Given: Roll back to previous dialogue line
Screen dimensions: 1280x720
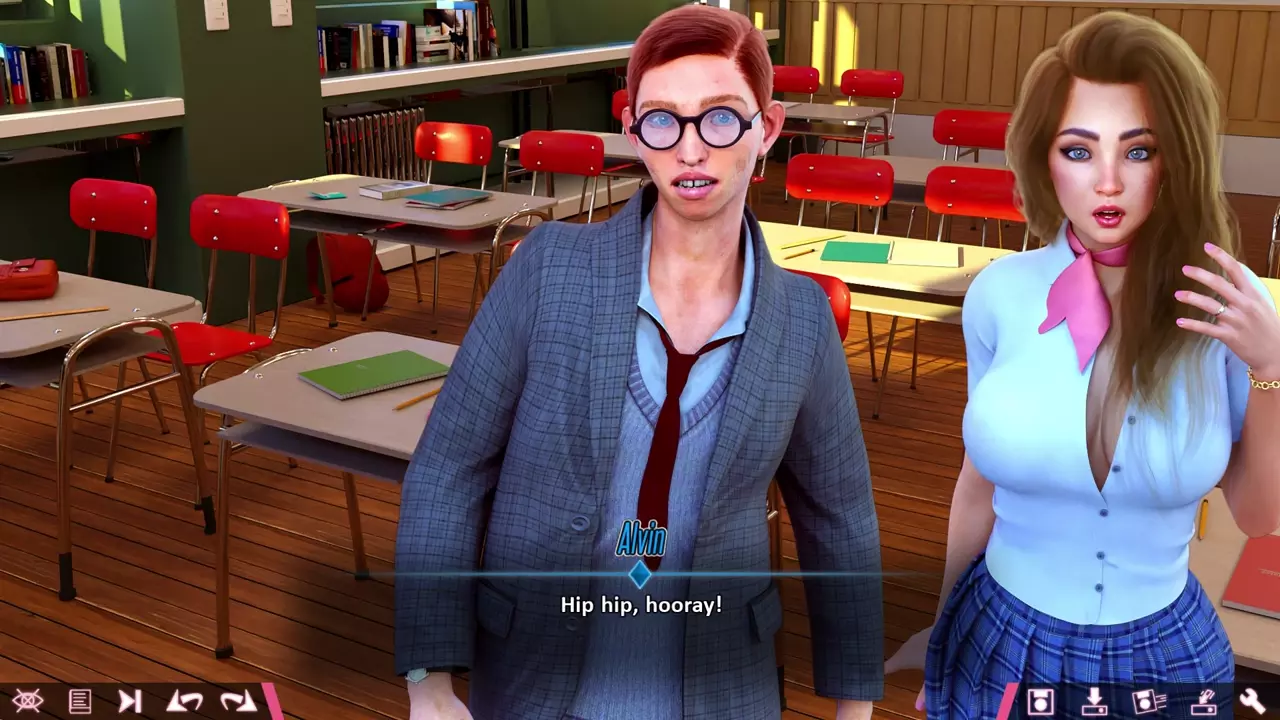Looking at the screenshot, I should (x=184, y=701).
